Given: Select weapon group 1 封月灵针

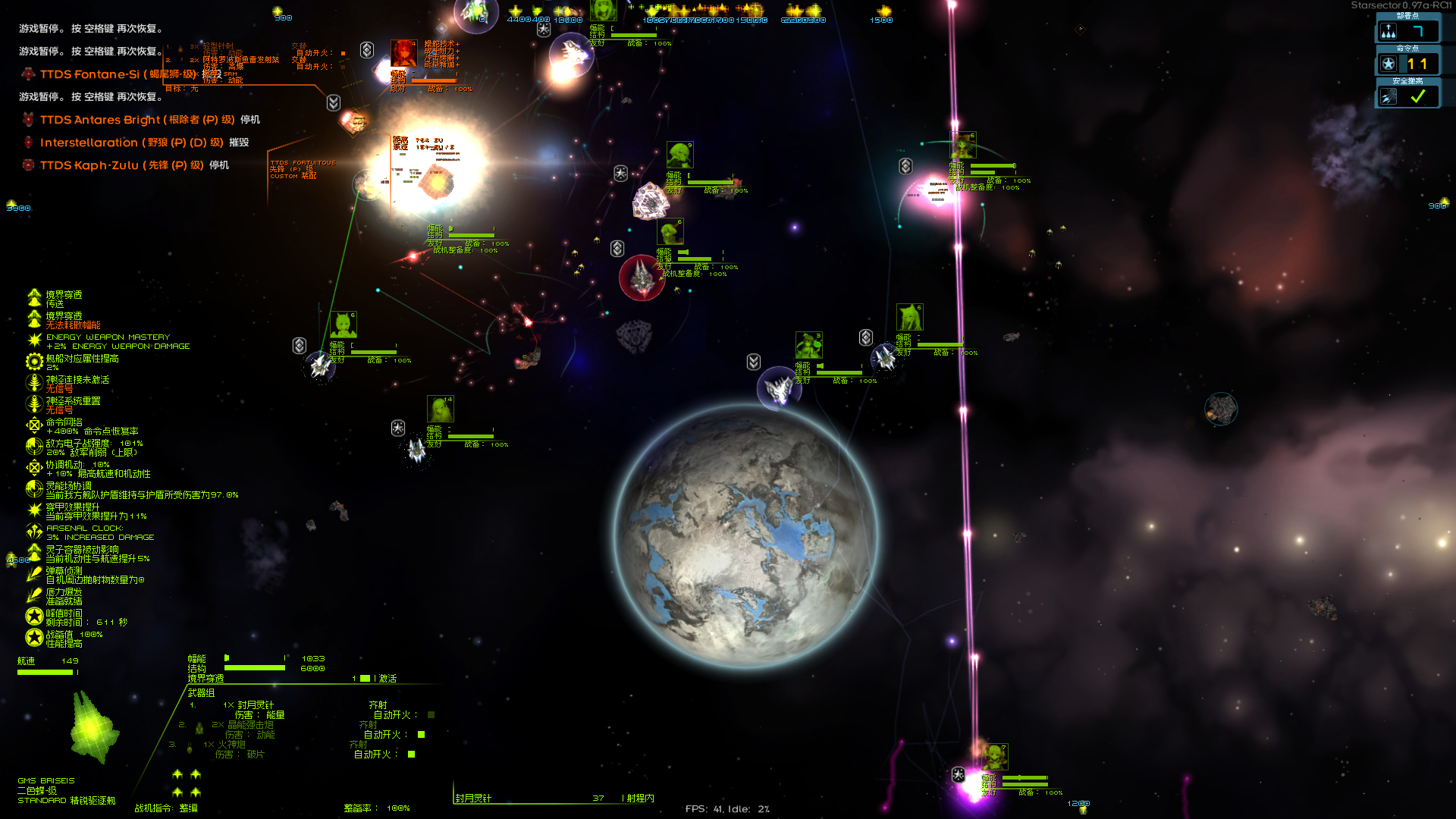Looking at the screenshot, I should tap(255, 705).
